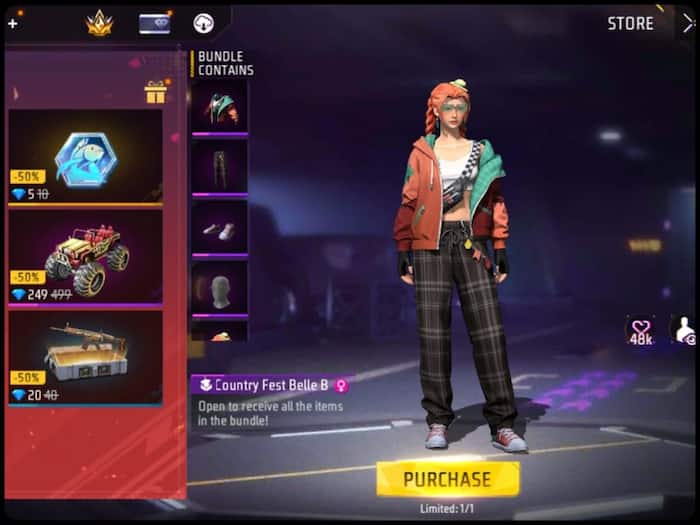Preview the sneakers bundle item
This screenshot has height=525, width=700.
coord(219,226)
